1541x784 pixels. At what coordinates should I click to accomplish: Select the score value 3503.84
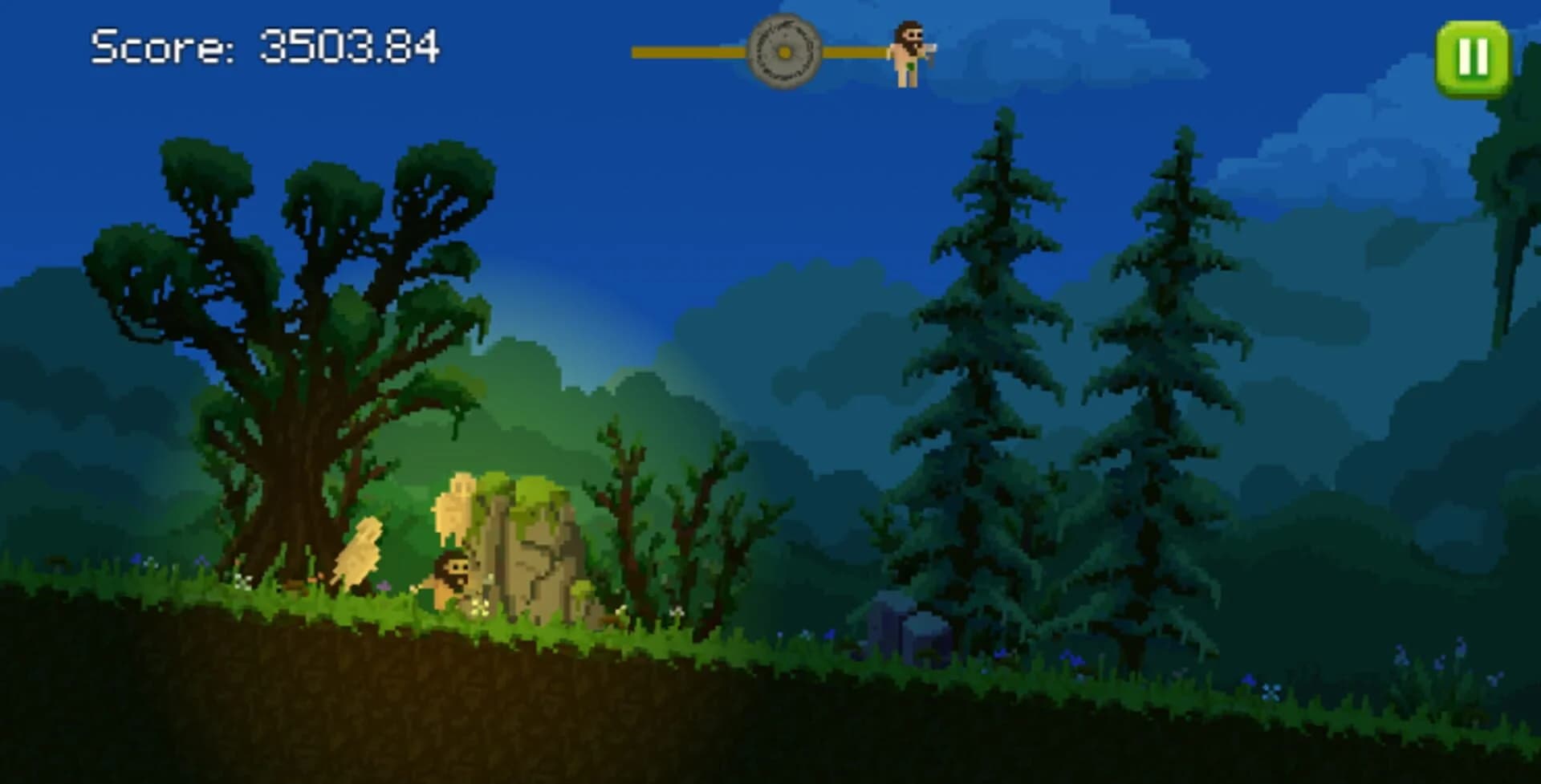pyautogui.click(x=352, y=48)
